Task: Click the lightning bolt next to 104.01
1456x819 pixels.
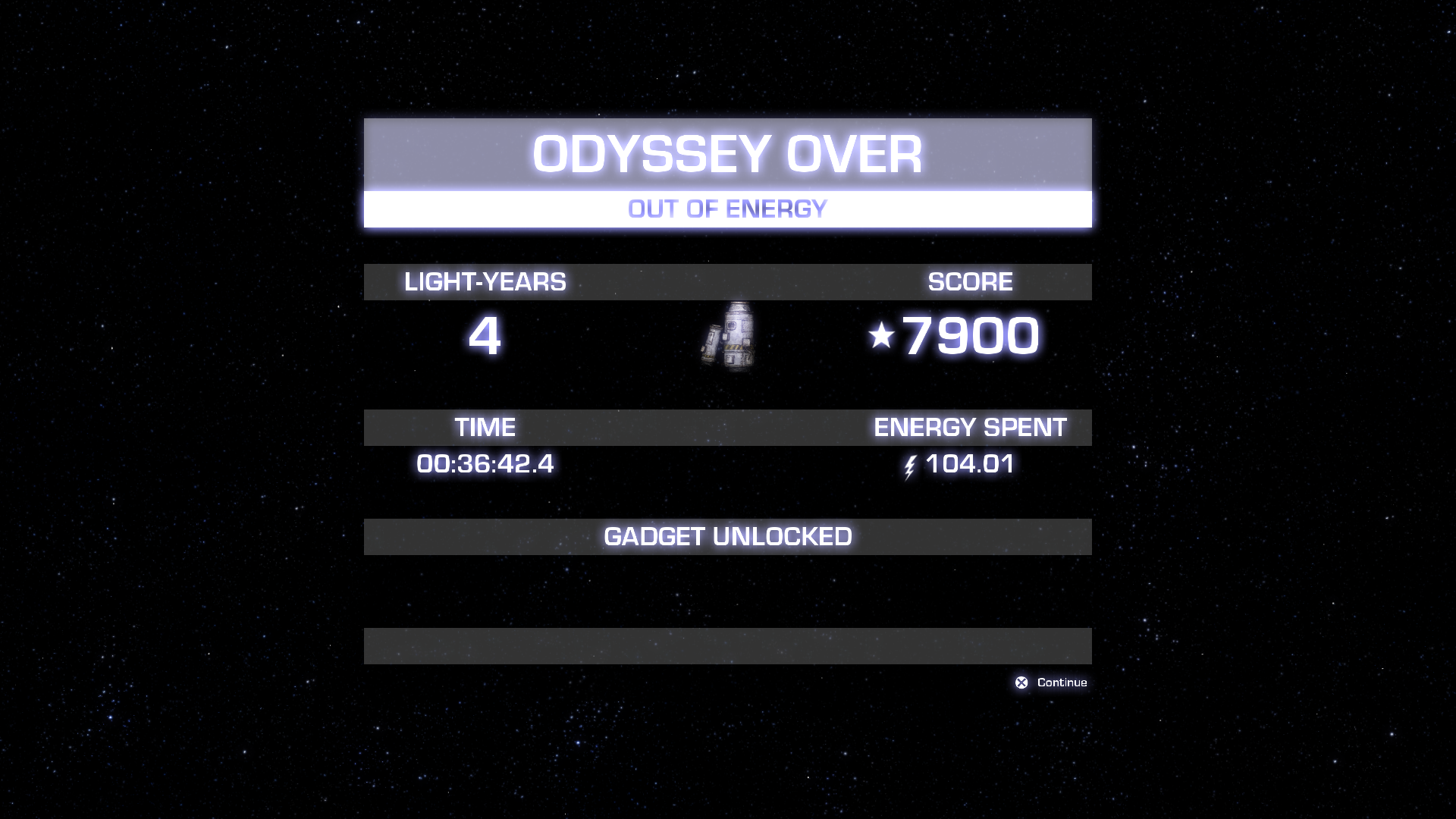Action: [x=911, y=466]
